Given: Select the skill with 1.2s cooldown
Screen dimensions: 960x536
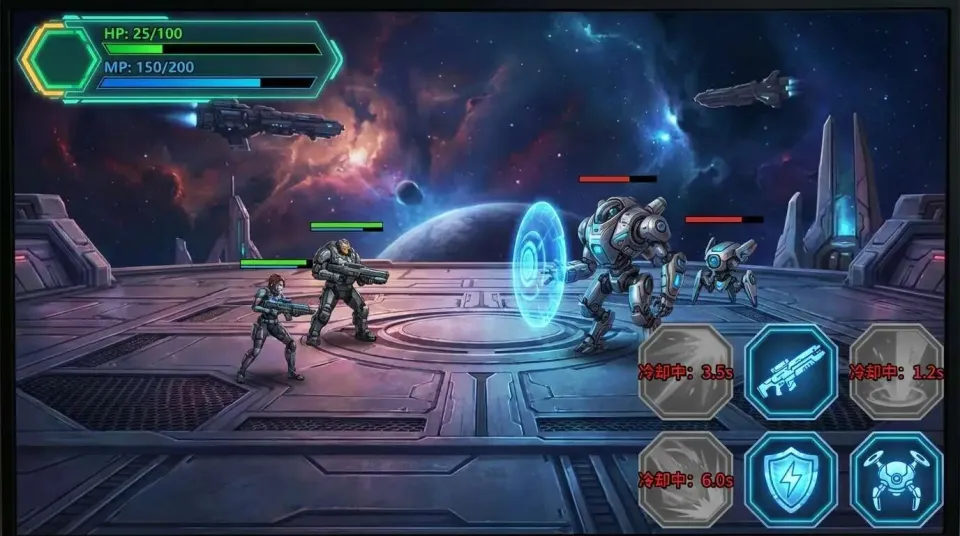Looking at the screenshot, I should pyautogui.click(x=896, y=372).
